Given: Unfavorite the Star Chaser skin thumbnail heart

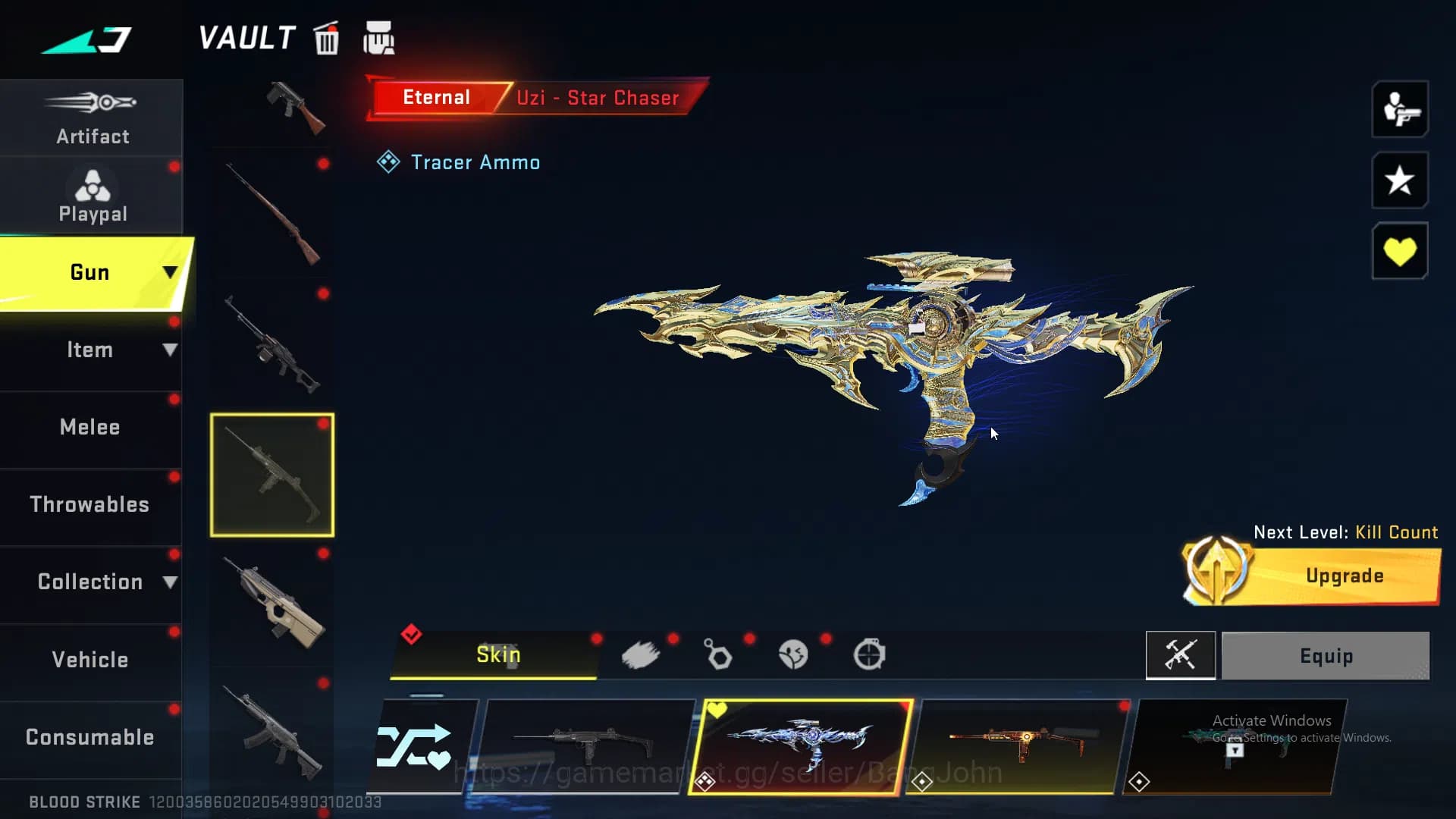Looking at the screenshot, I should [x=716, y=708].
